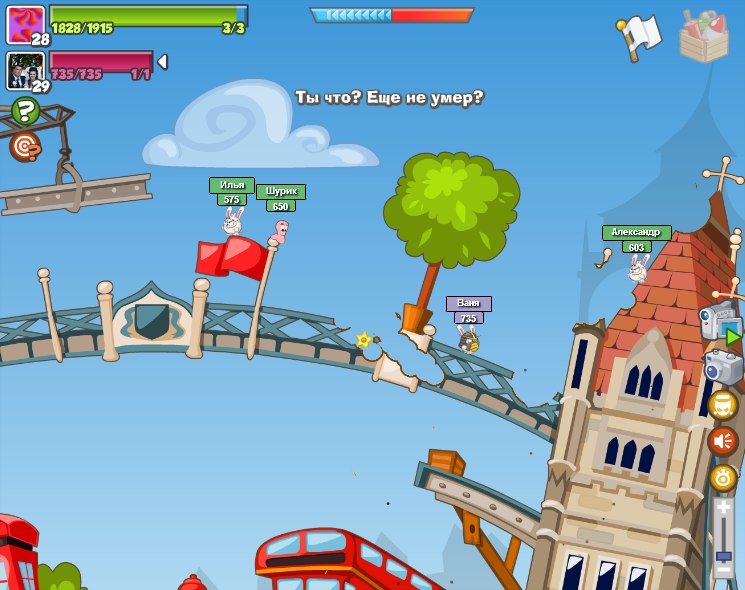Click the round yellow sun-like button
The image size is (745, 590).
pyautogui.click(x=723, y=477)
